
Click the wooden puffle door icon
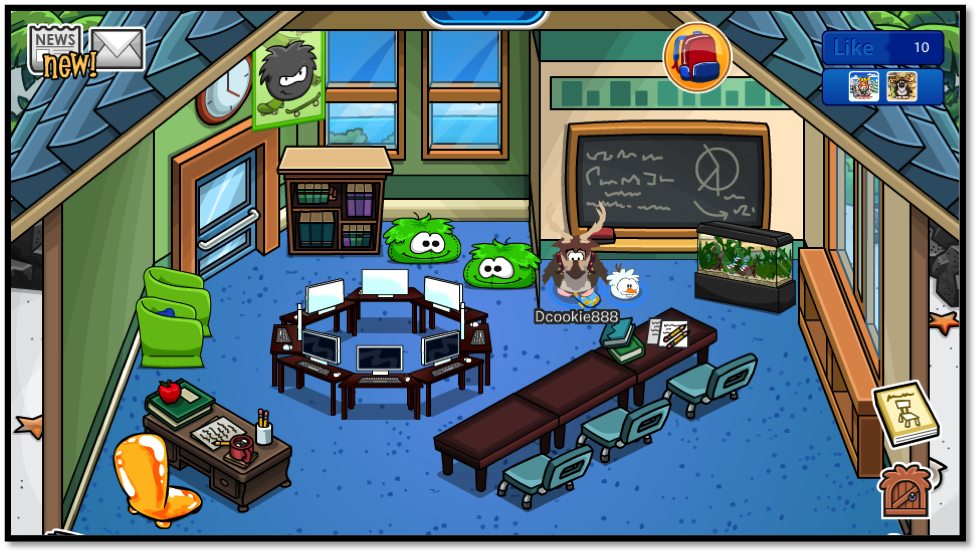[x=904, y=492]
